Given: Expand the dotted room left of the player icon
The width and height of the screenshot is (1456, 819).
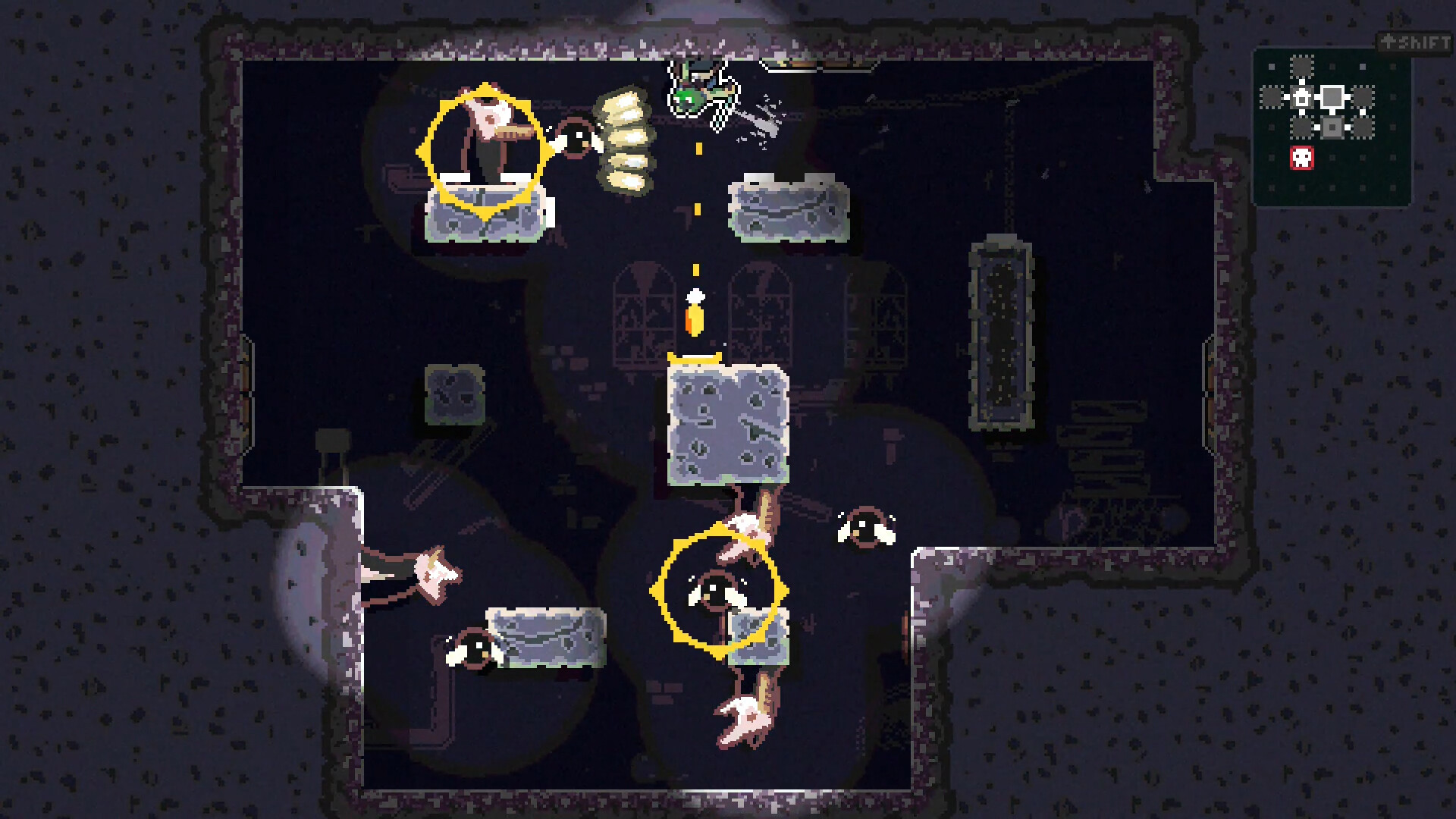Looking at the screenshot, I should 1270,97.
